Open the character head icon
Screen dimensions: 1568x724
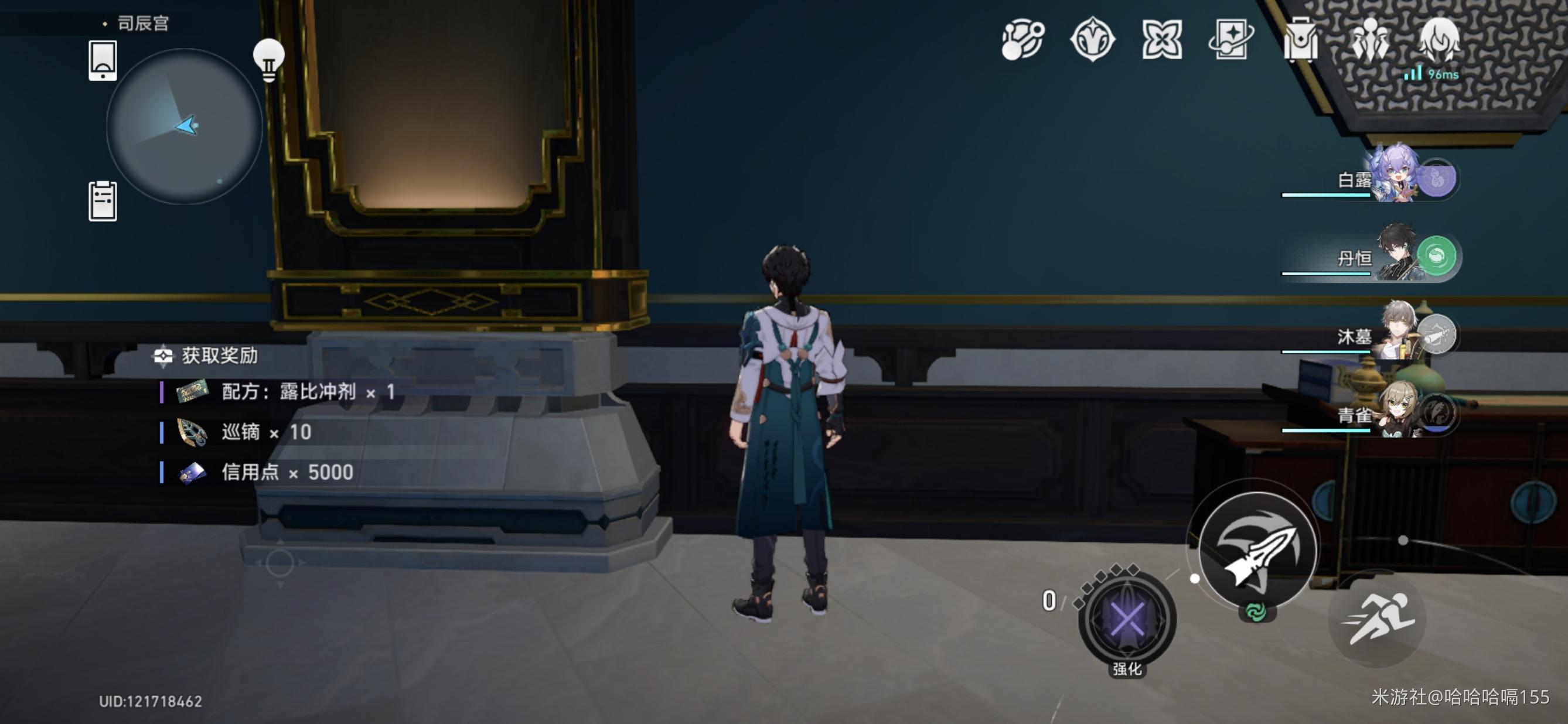(1439, 39)
